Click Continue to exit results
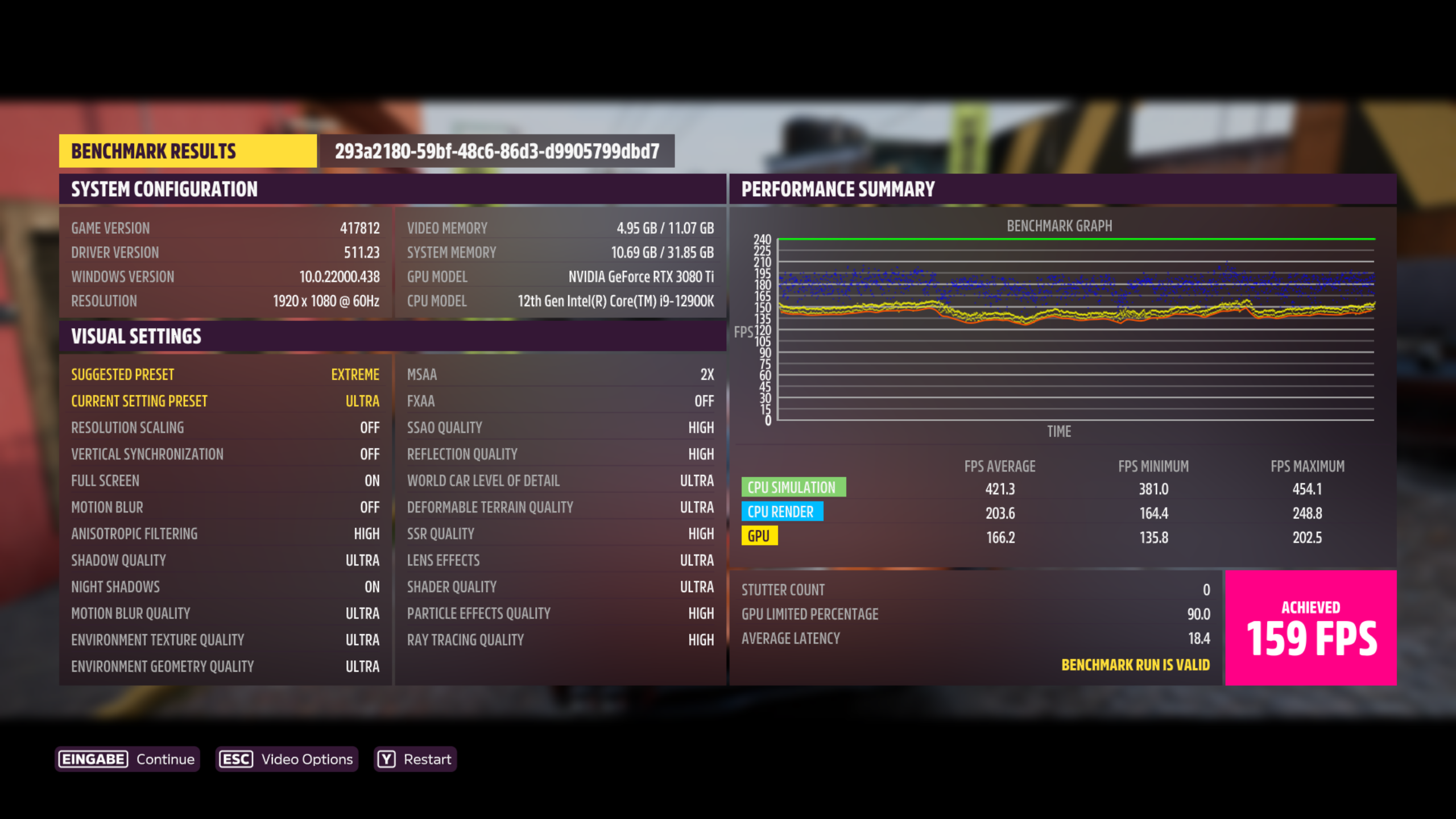Image resolution: width=1456 pixels, height=819 pixels. (164, 759)
